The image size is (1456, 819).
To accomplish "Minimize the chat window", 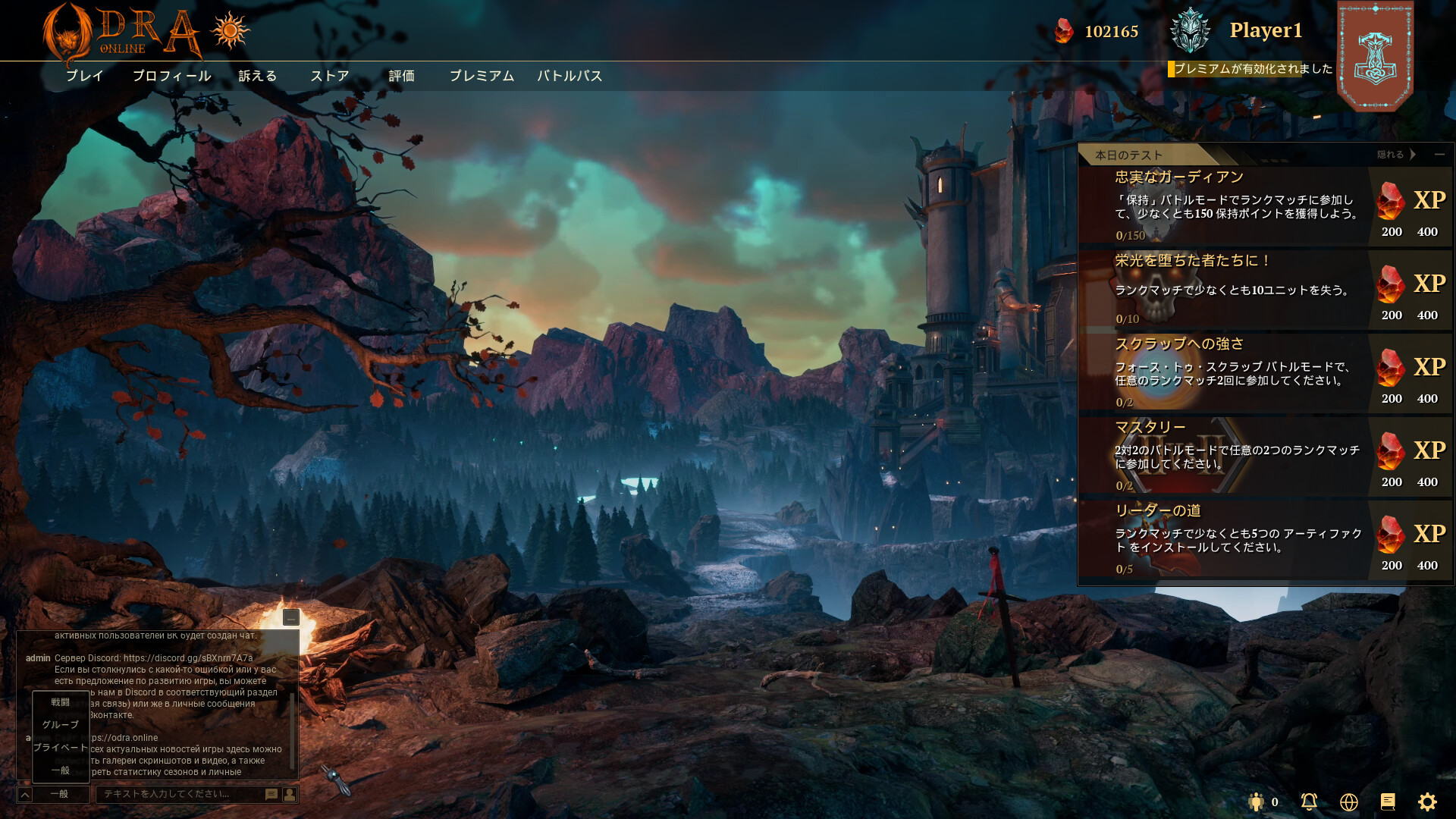I will click(x=291, y=617).
